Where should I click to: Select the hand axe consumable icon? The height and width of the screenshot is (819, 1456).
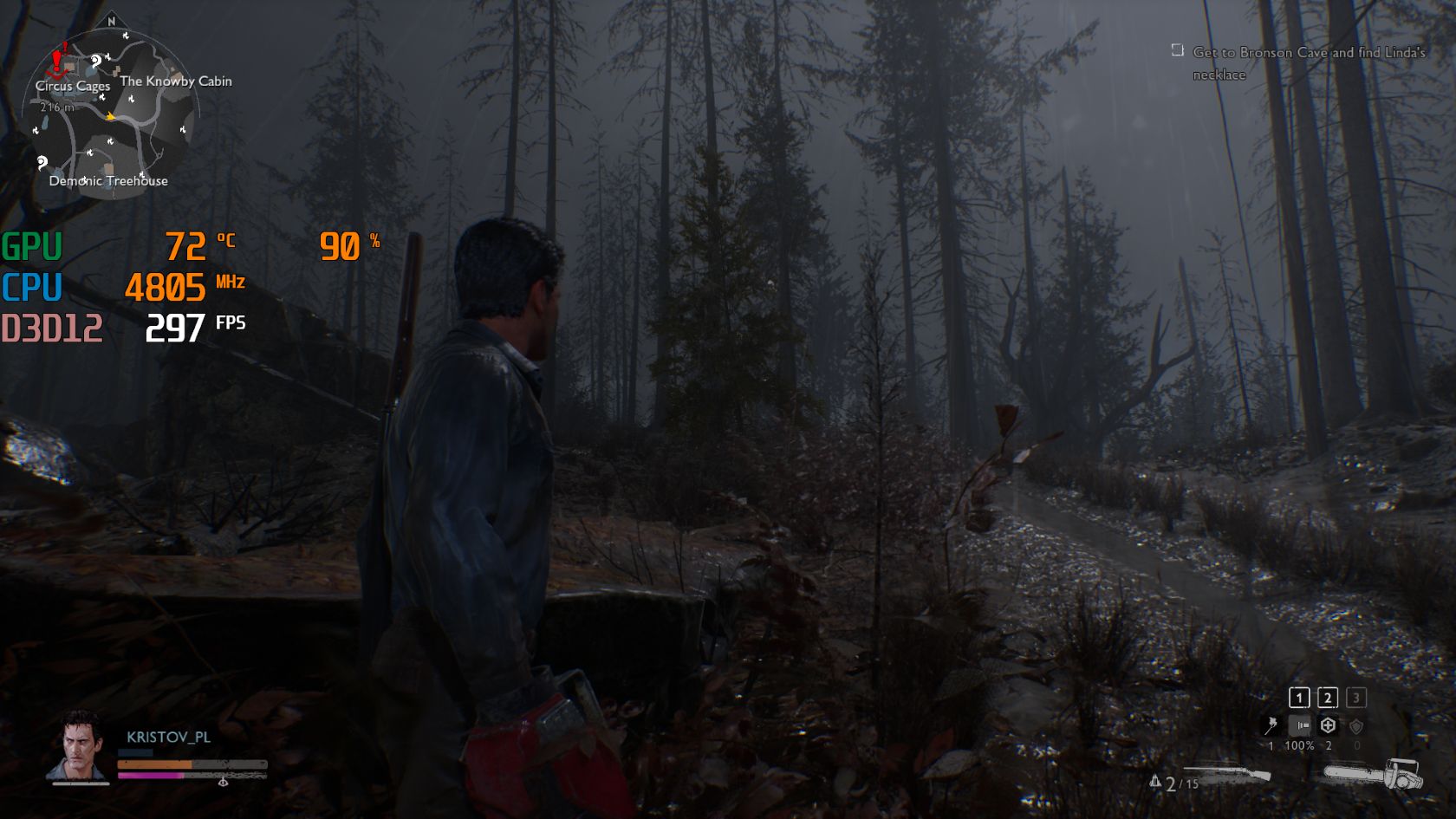pos(1271,725)
